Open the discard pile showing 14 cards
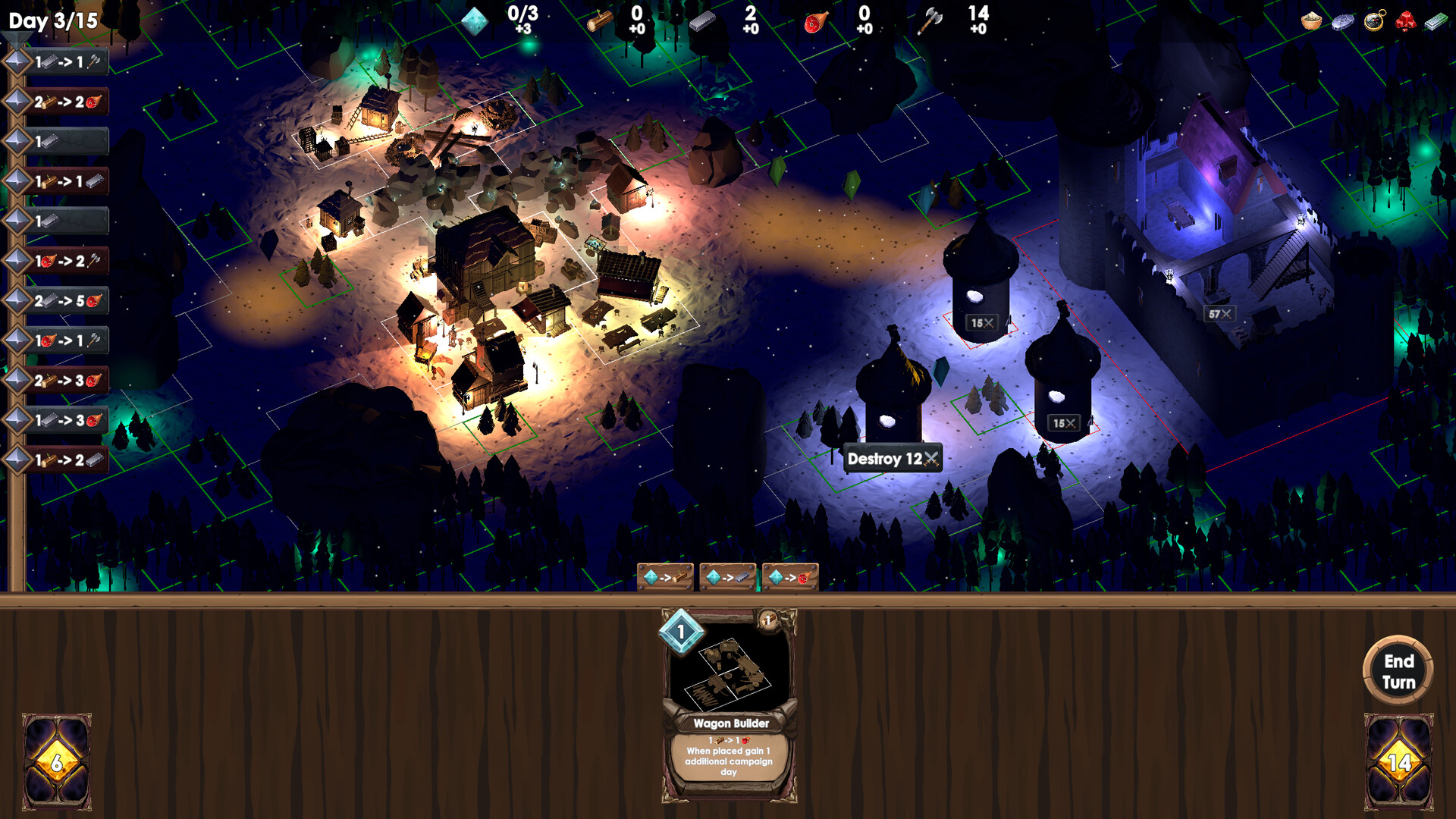 click(1398, 761)
